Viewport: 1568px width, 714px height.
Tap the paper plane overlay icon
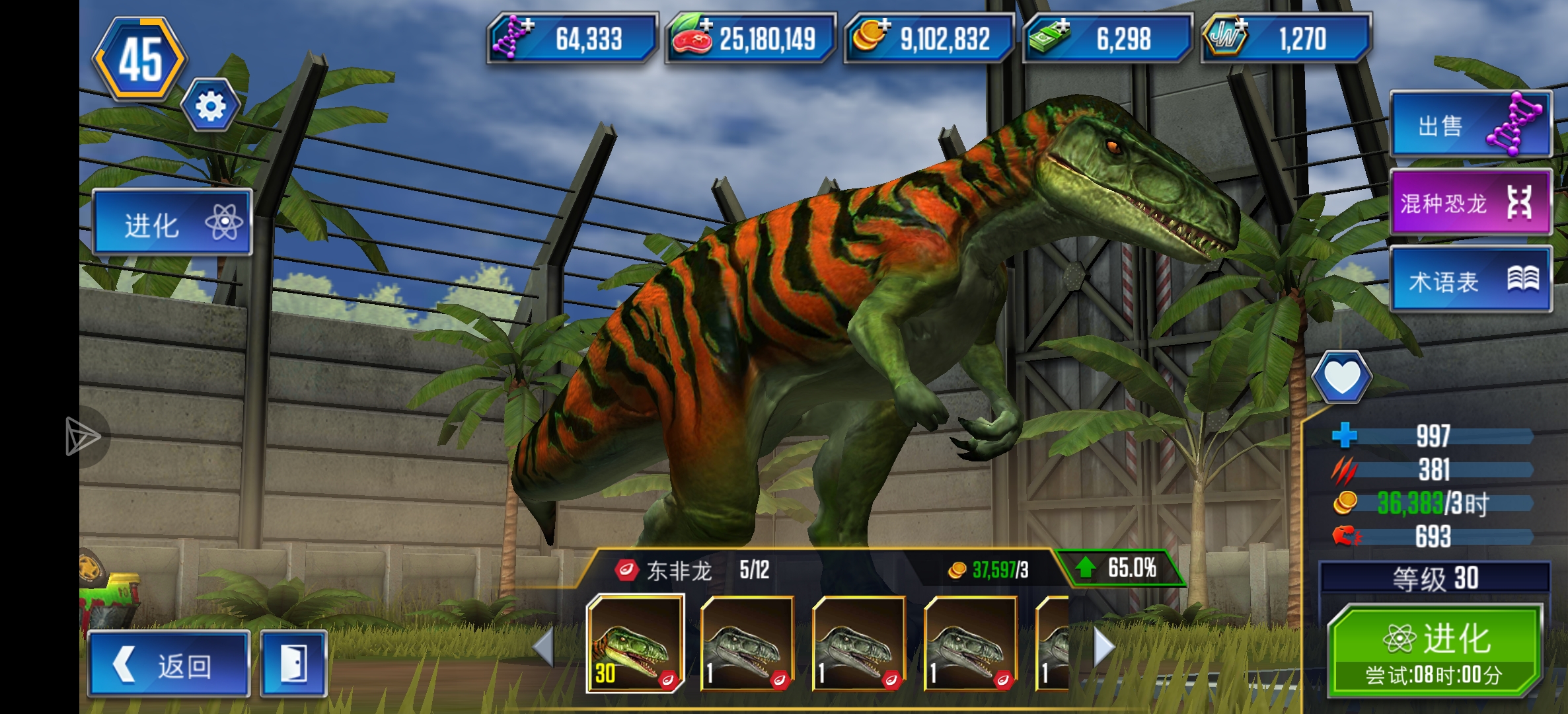pos(83,436)
